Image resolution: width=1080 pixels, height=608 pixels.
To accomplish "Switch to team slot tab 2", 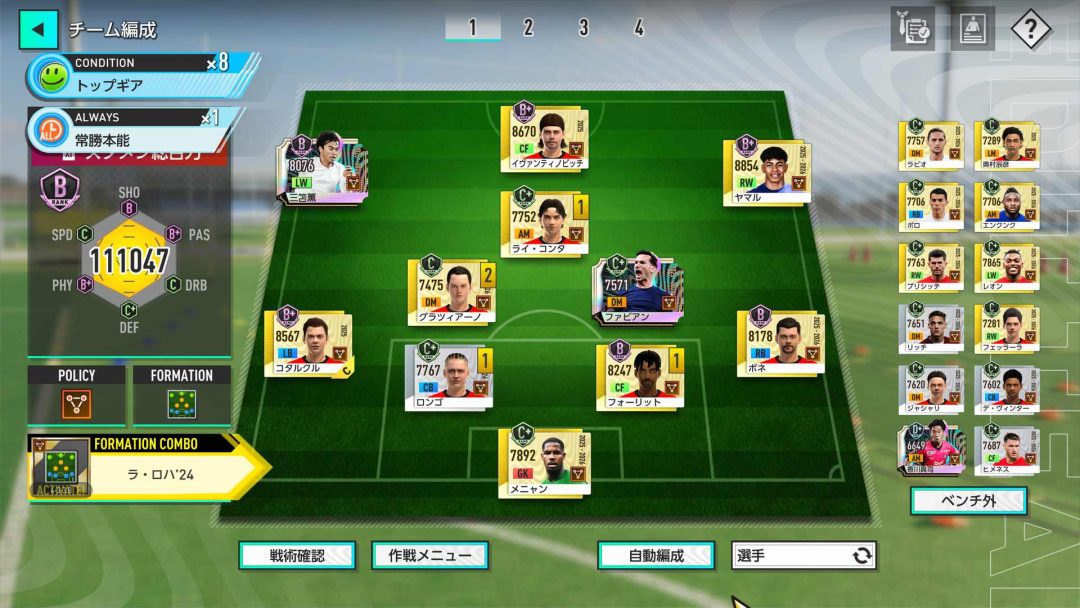I will click(528, 28).
